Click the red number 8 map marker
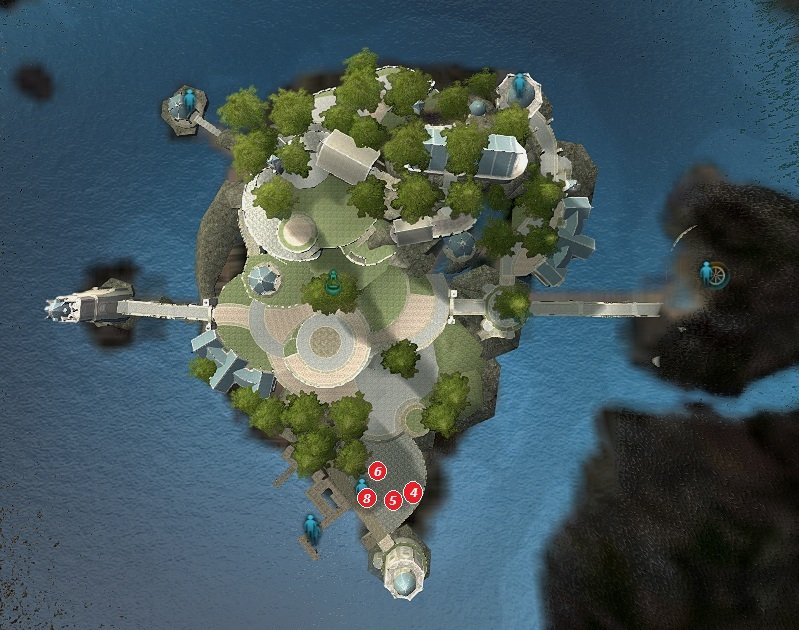Screen dimensions: 799x630 click(x=368, y=497)
